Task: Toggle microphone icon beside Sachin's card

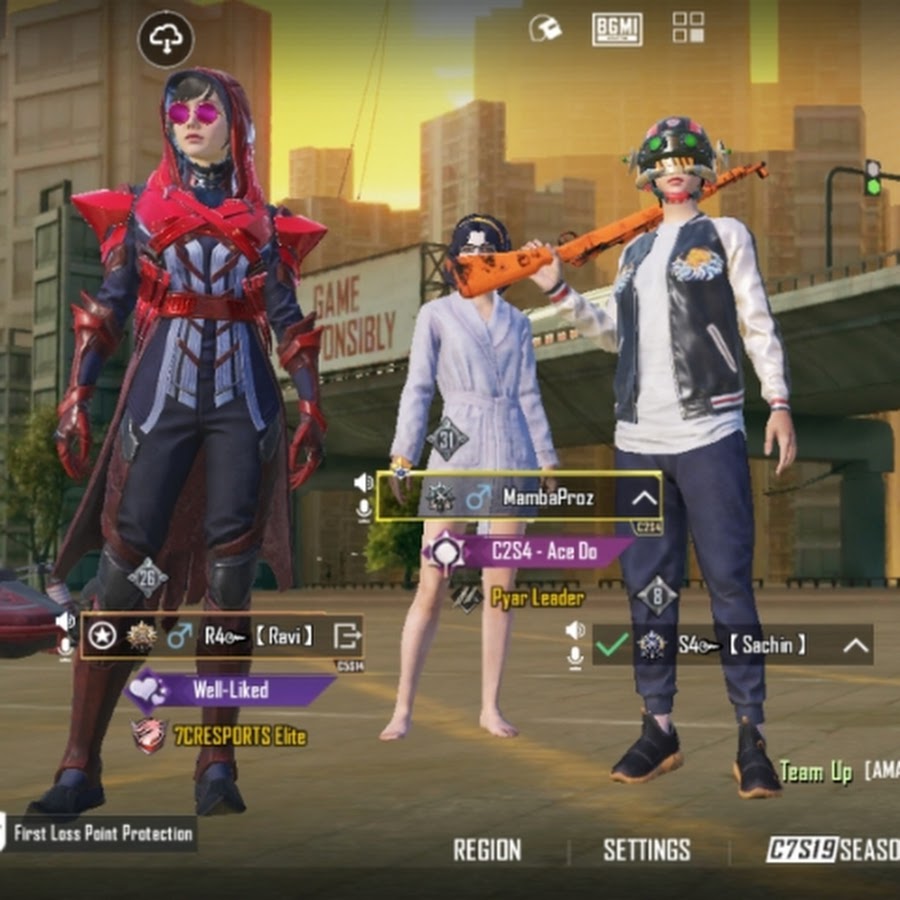Action: point(575,657)
